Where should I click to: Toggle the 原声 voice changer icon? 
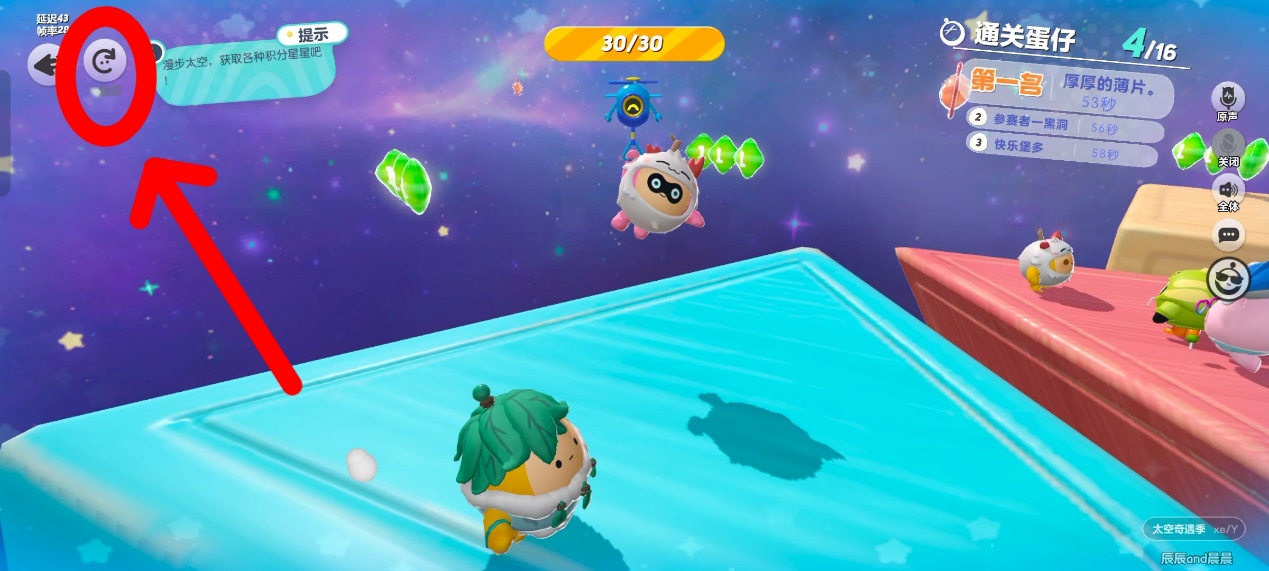coord(1227,98)
